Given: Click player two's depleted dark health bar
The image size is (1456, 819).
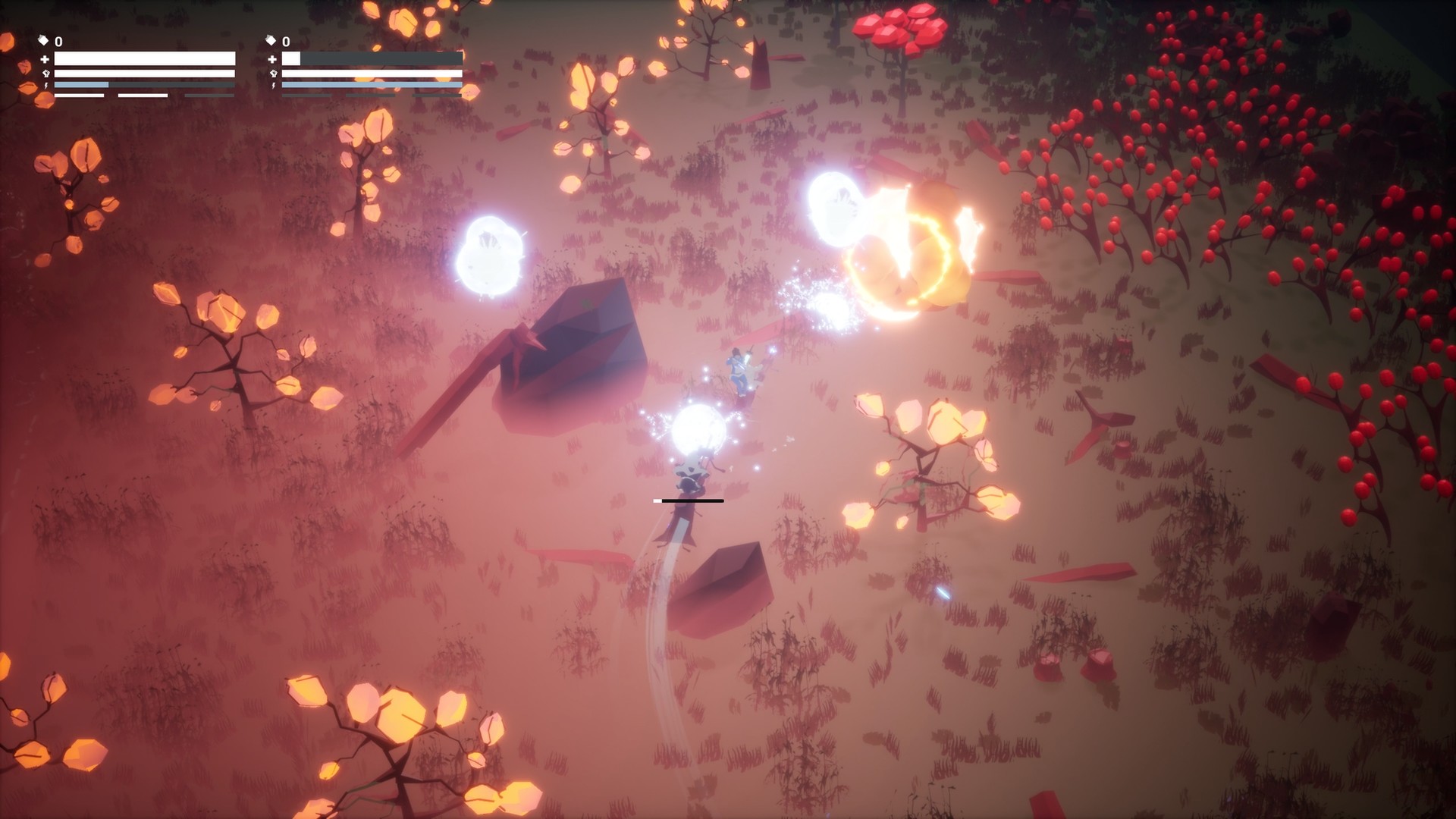Looking at the screenshot, I should tap(379, 58).
